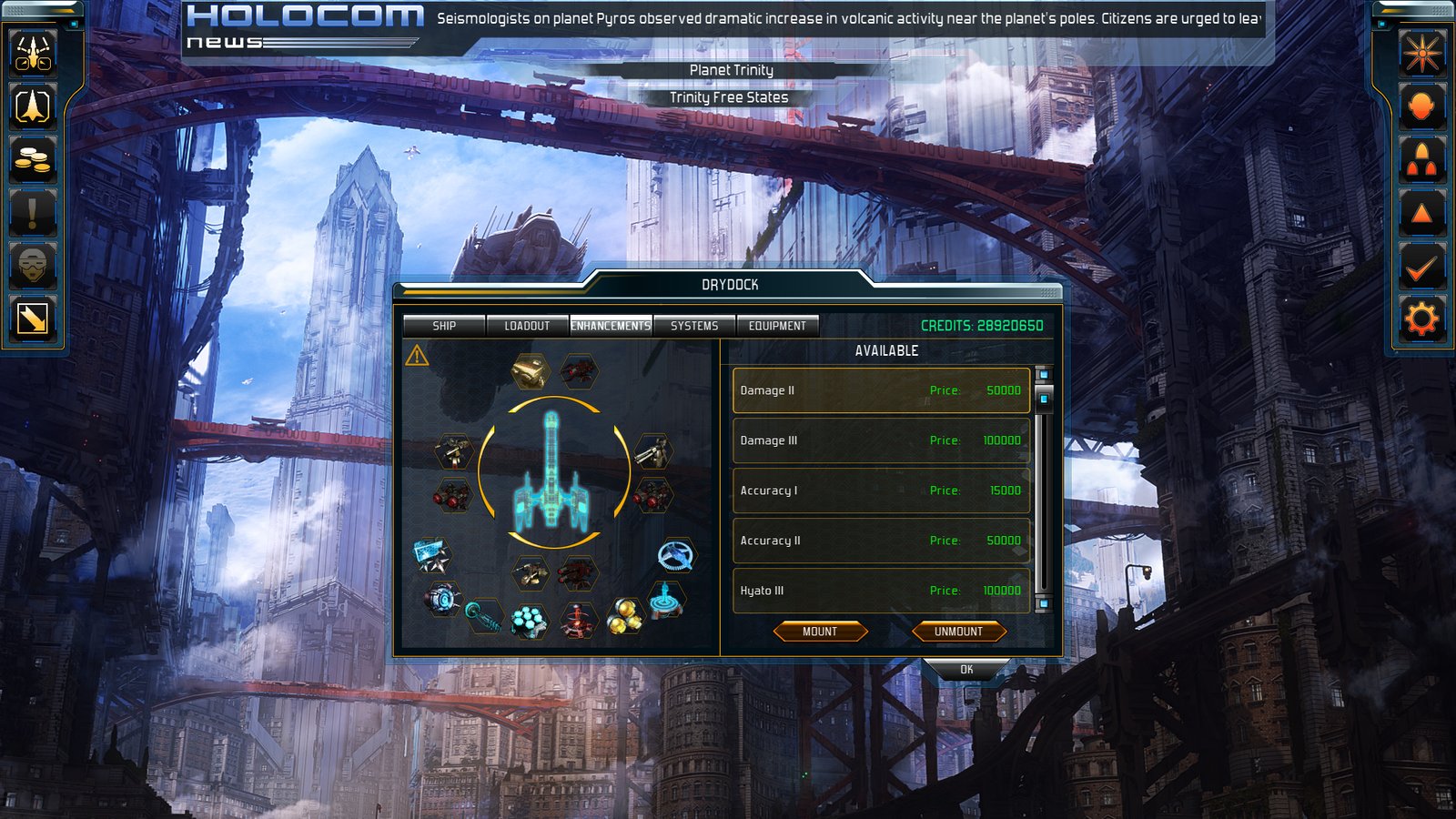Image resolution: width=1456 pixels, height=819 pixels.
Task: Open the gear settings icon
Action: coord(1421,319)
